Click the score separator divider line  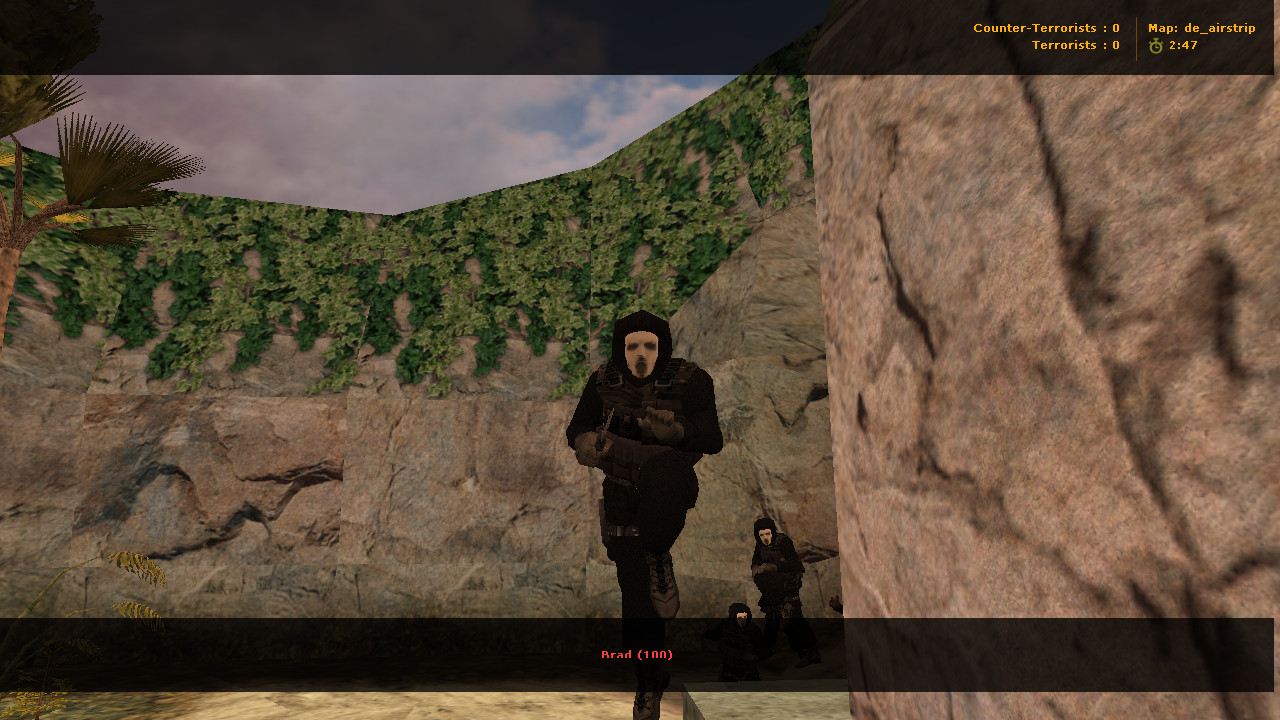click(x=1135, y=37)
